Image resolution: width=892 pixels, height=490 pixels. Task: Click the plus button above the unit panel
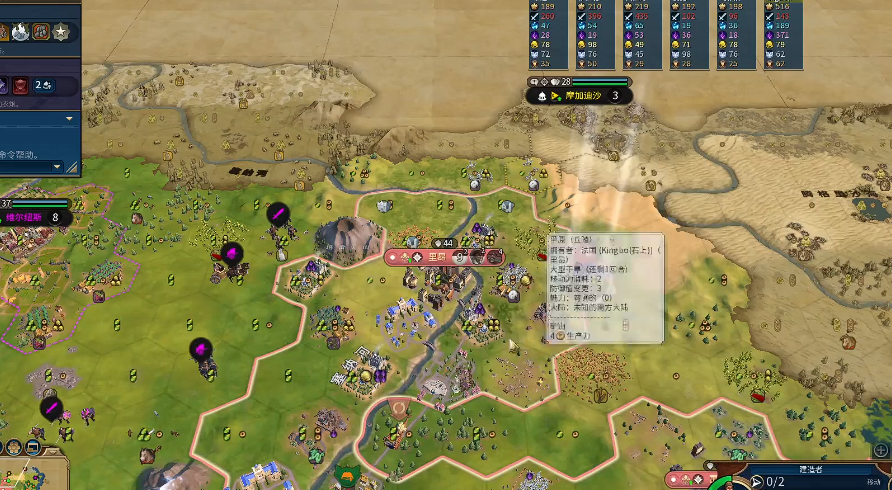(880, 450)
